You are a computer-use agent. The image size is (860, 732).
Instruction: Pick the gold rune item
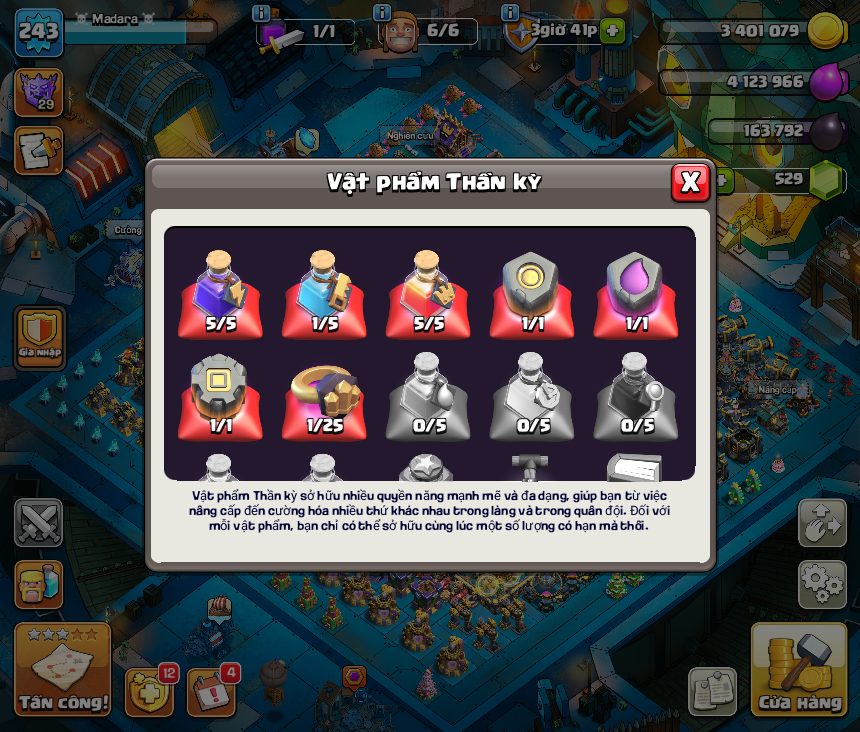tap(532, 292)
